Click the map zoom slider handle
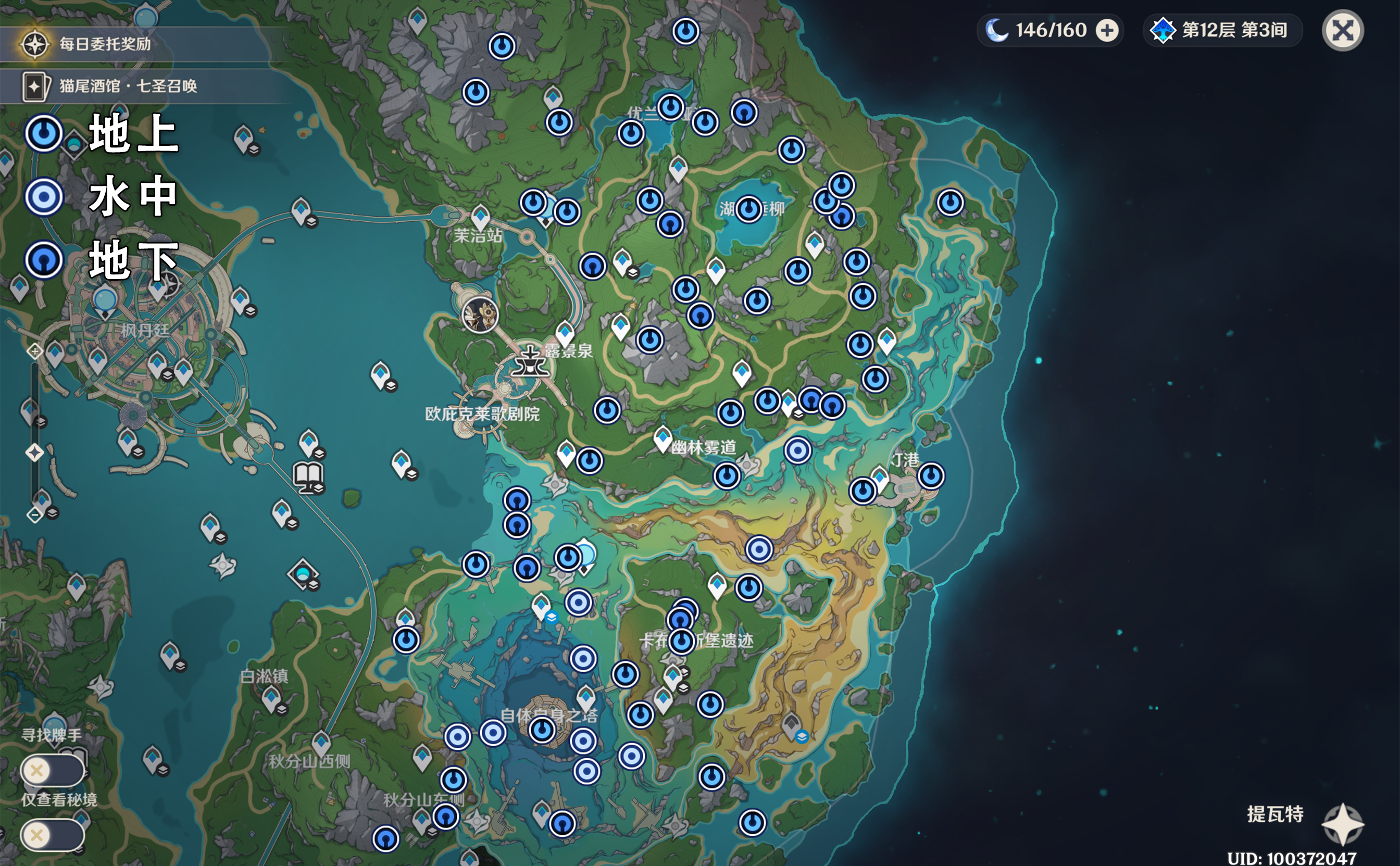 34,453
